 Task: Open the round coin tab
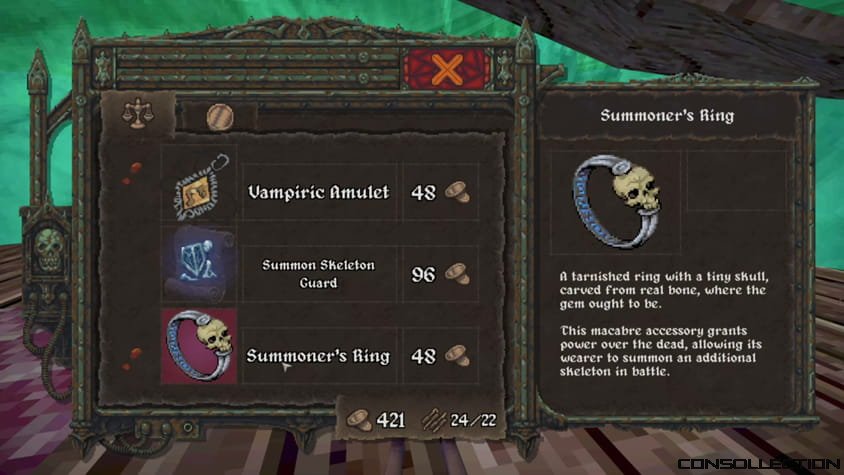click(219, 117)
